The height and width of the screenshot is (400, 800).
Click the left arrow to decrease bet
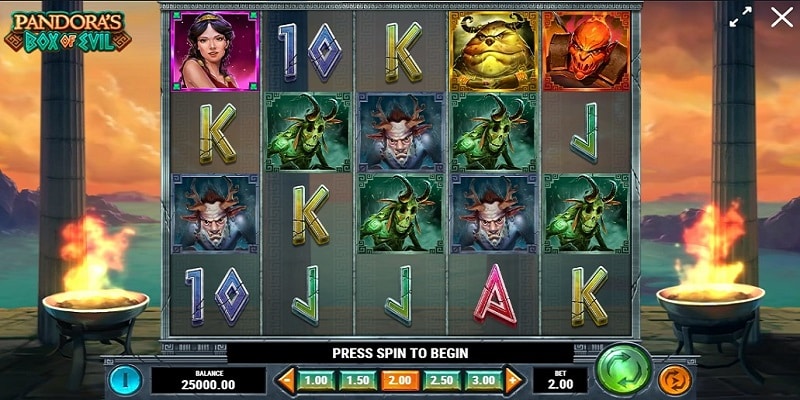tap(287, 380)
